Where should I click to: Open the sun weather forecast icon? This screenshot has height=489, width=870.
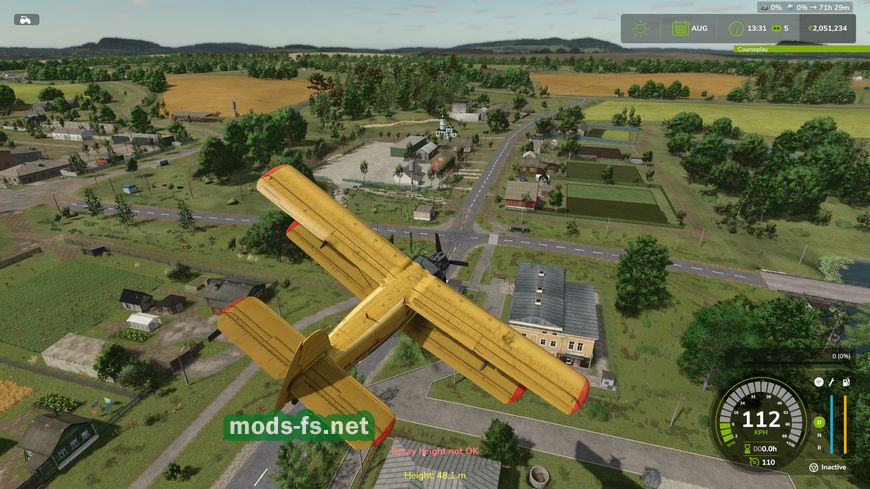click(640, 28)
